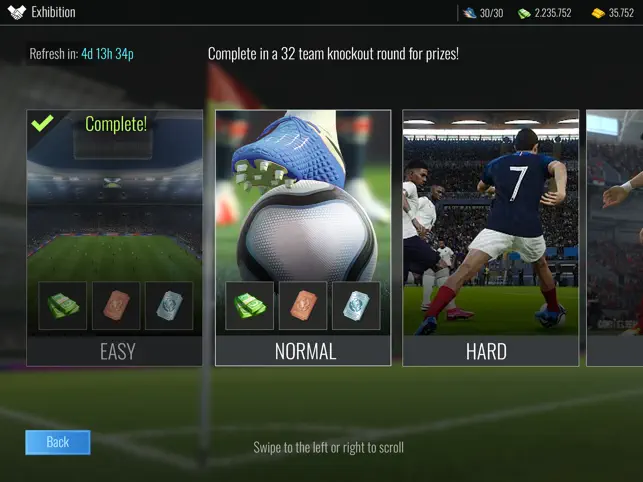Tap the silver pack reward on NORMAL card
The image size is (643, 482).
point(355,305)
